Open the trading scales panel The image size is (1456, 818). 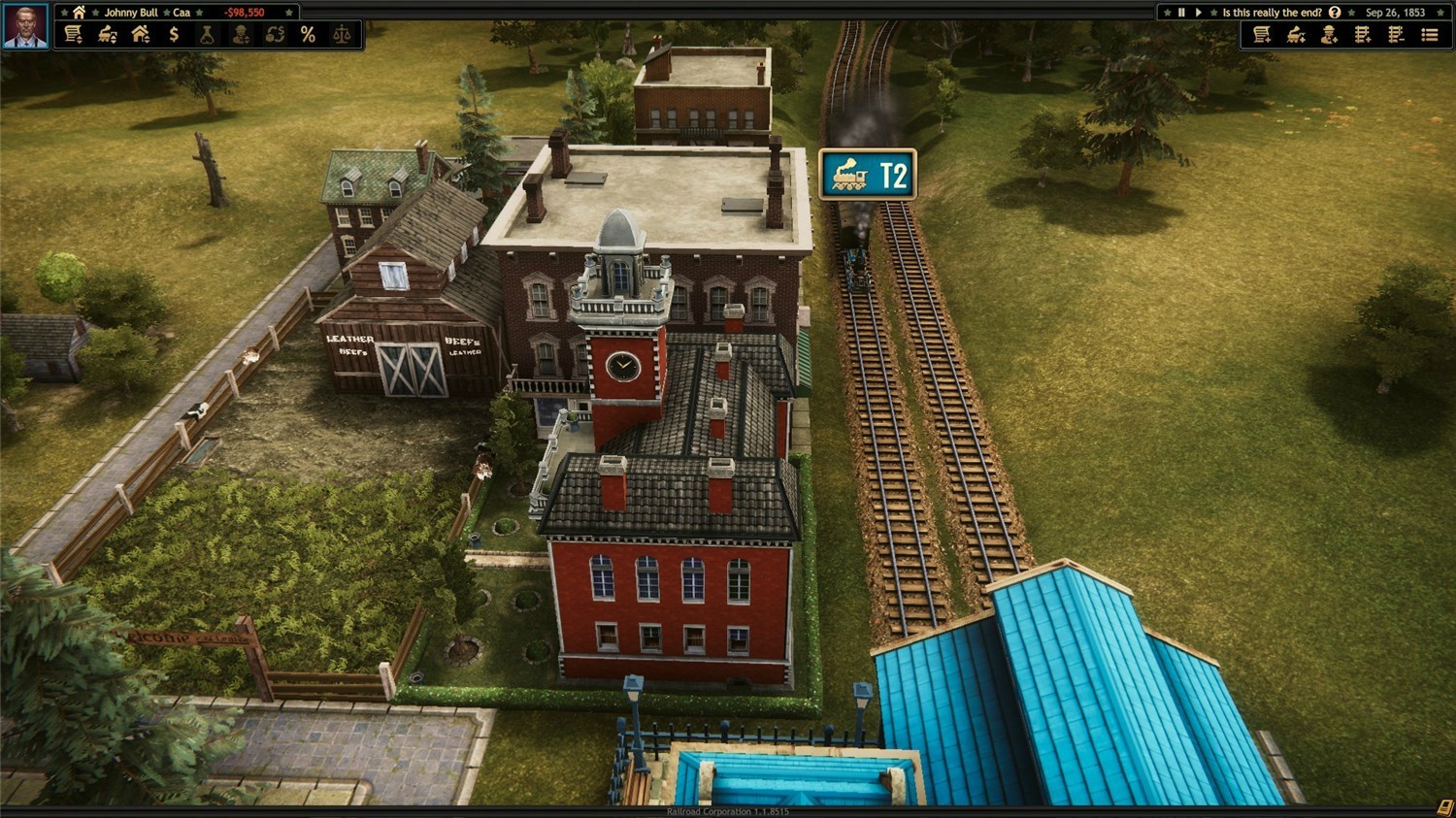[342, 33]
